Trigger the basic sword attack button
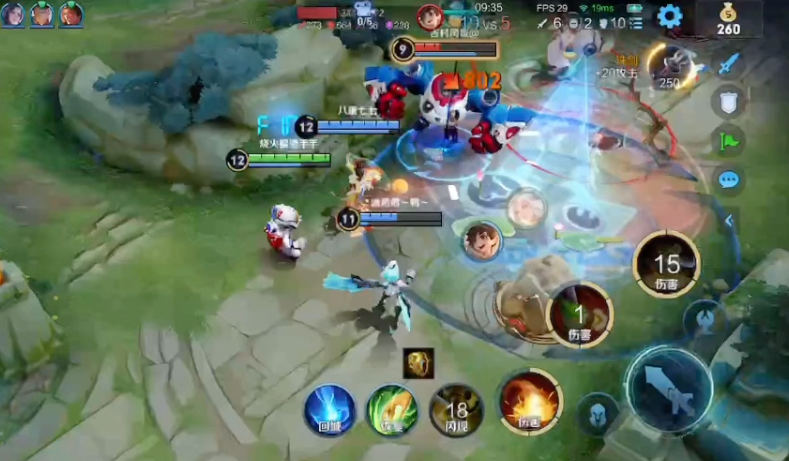789x461 pixels. click(x=669, y=390)
